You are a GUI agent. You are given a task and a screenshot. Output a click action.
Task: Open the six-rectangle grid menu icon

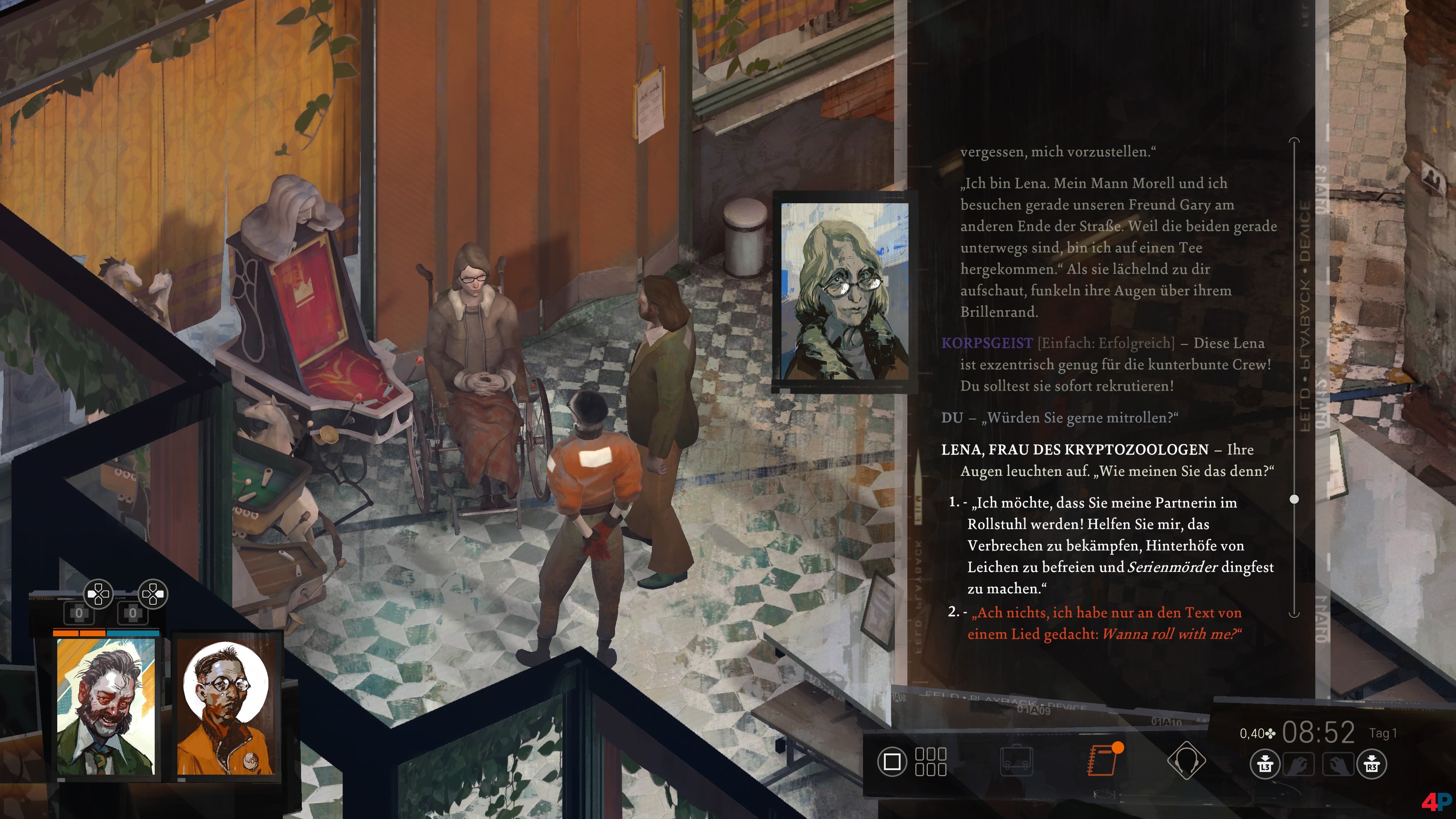coord(930,761)
